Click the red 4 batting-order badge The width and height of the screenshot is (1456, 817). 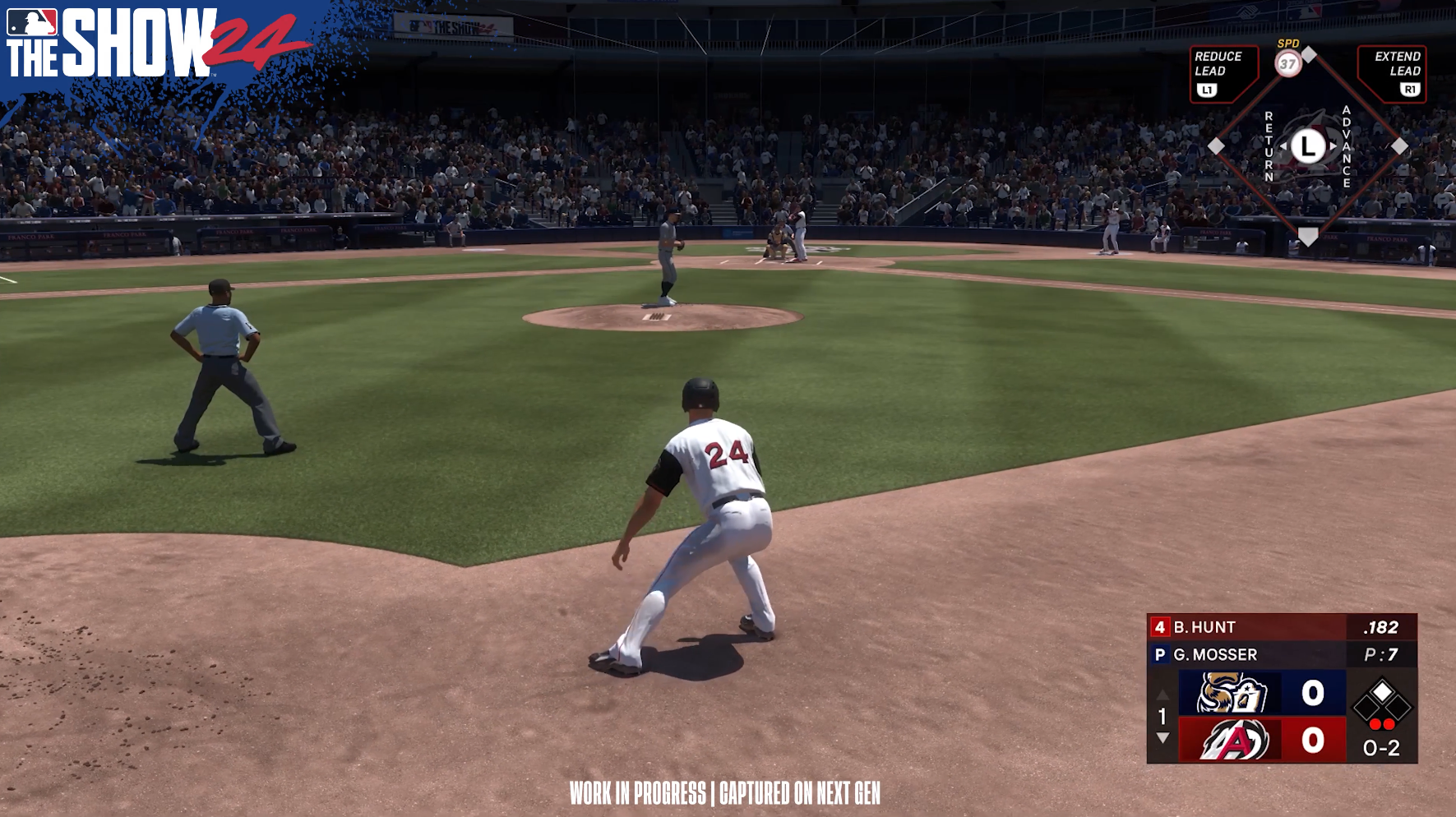tap(1161, 626)
